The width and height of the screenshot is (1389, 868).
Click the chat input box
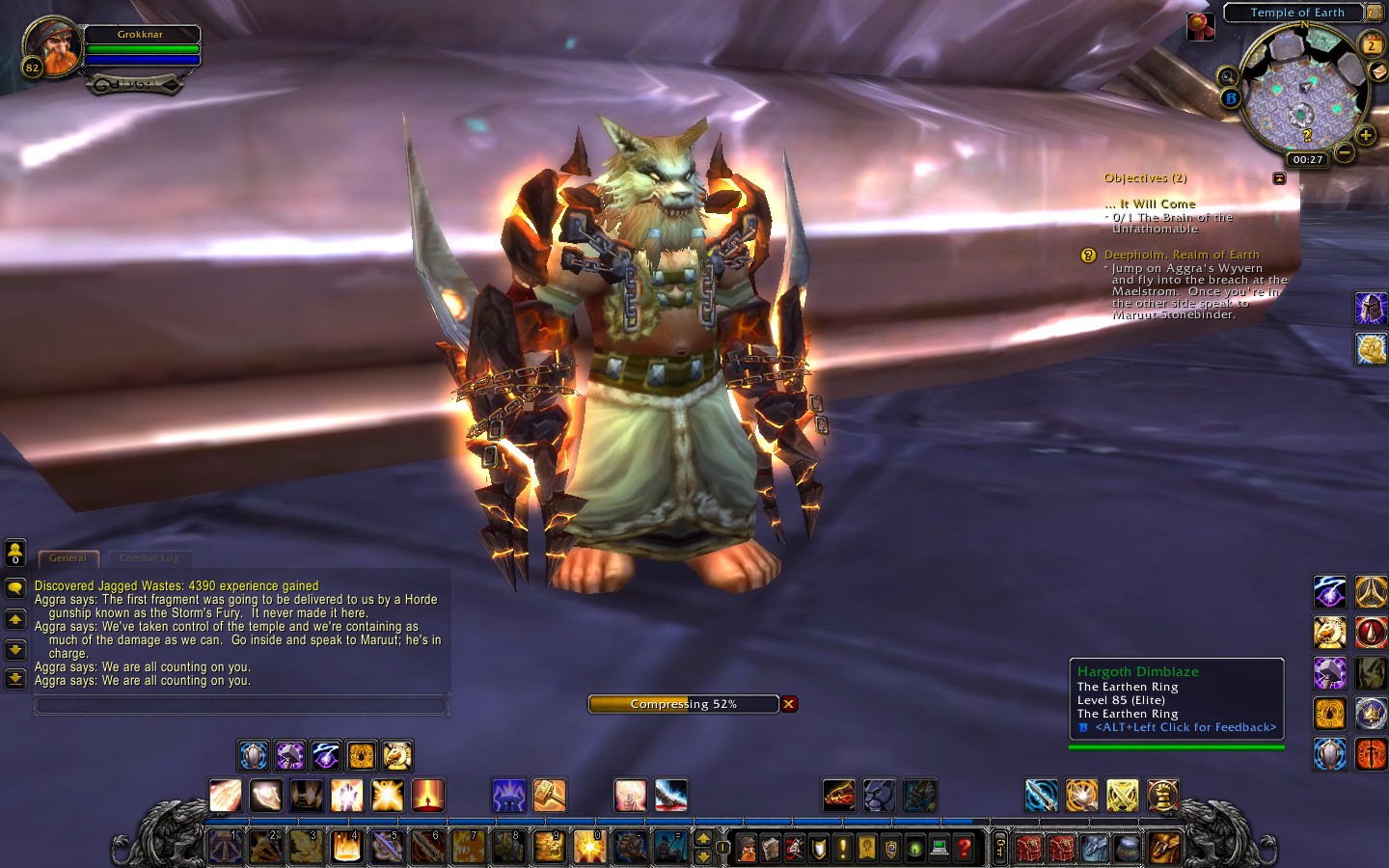pos(240,706)
